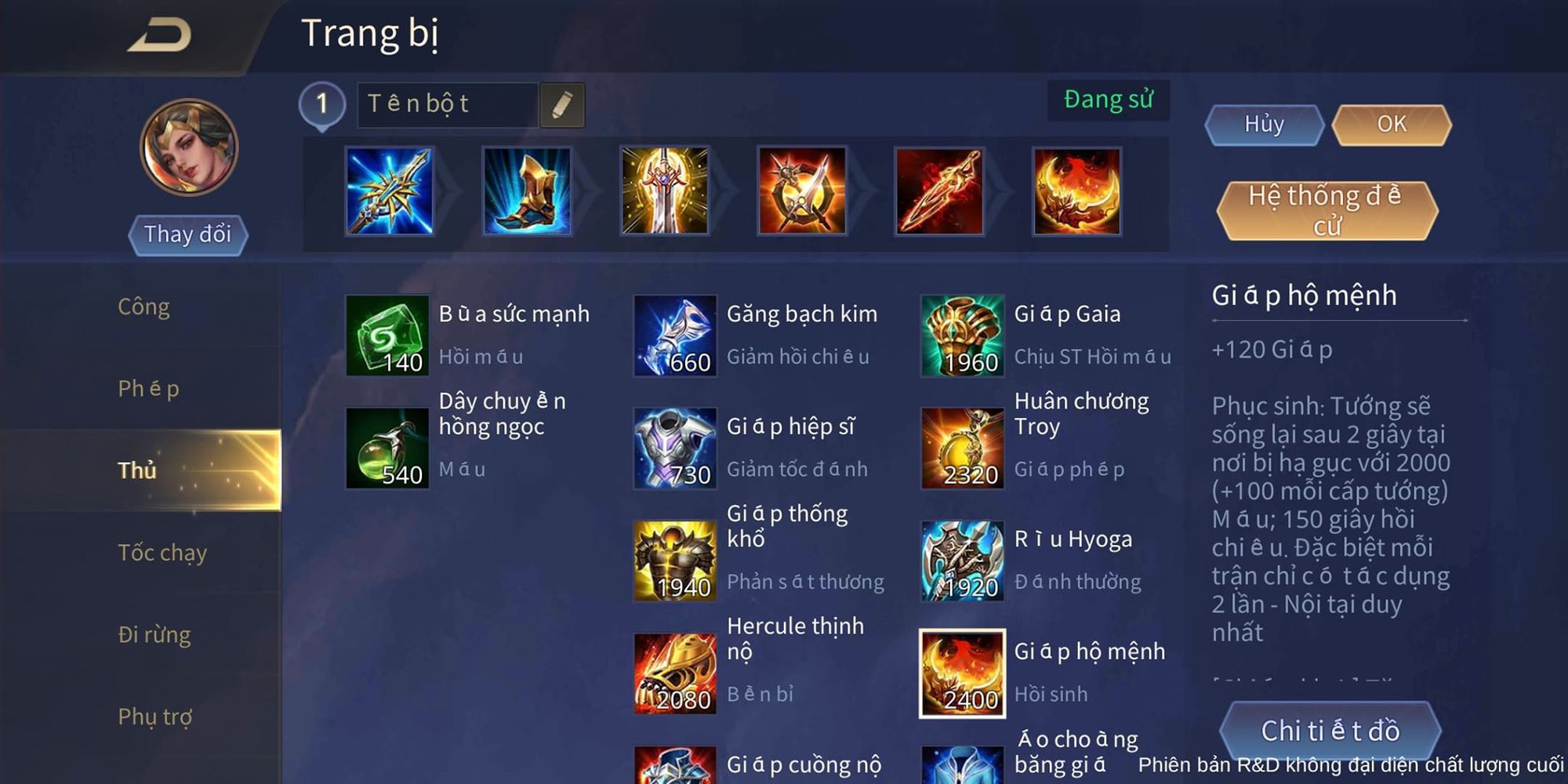Click the Hercule thịnh nộ item icon
The width and height of the screenshot is (1568, 784).
pos(676,673)
